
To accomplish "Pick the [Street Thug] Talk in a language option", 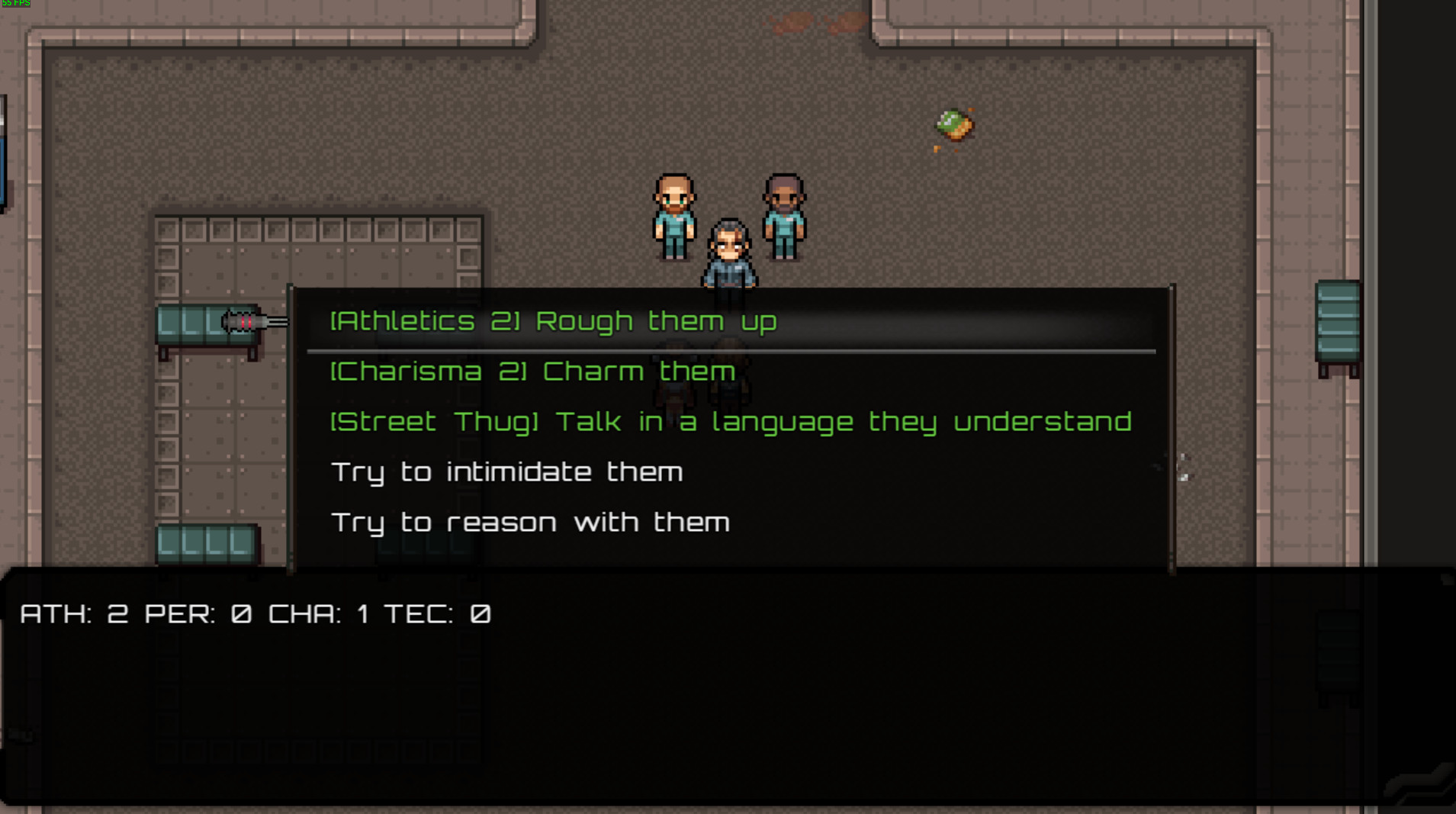I will tap(730, 422).
